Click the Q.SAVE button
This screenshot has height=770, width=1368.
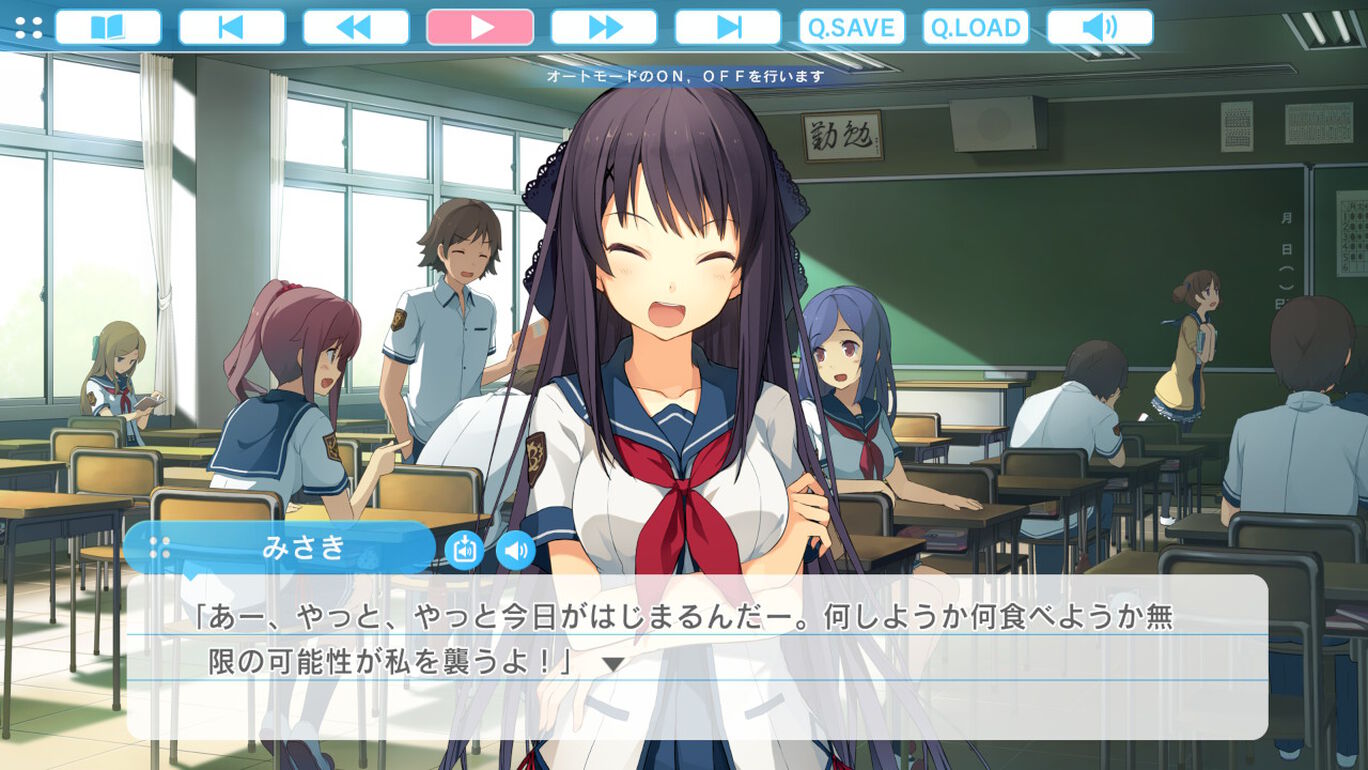pyautogui.click(x=851, y=27)
